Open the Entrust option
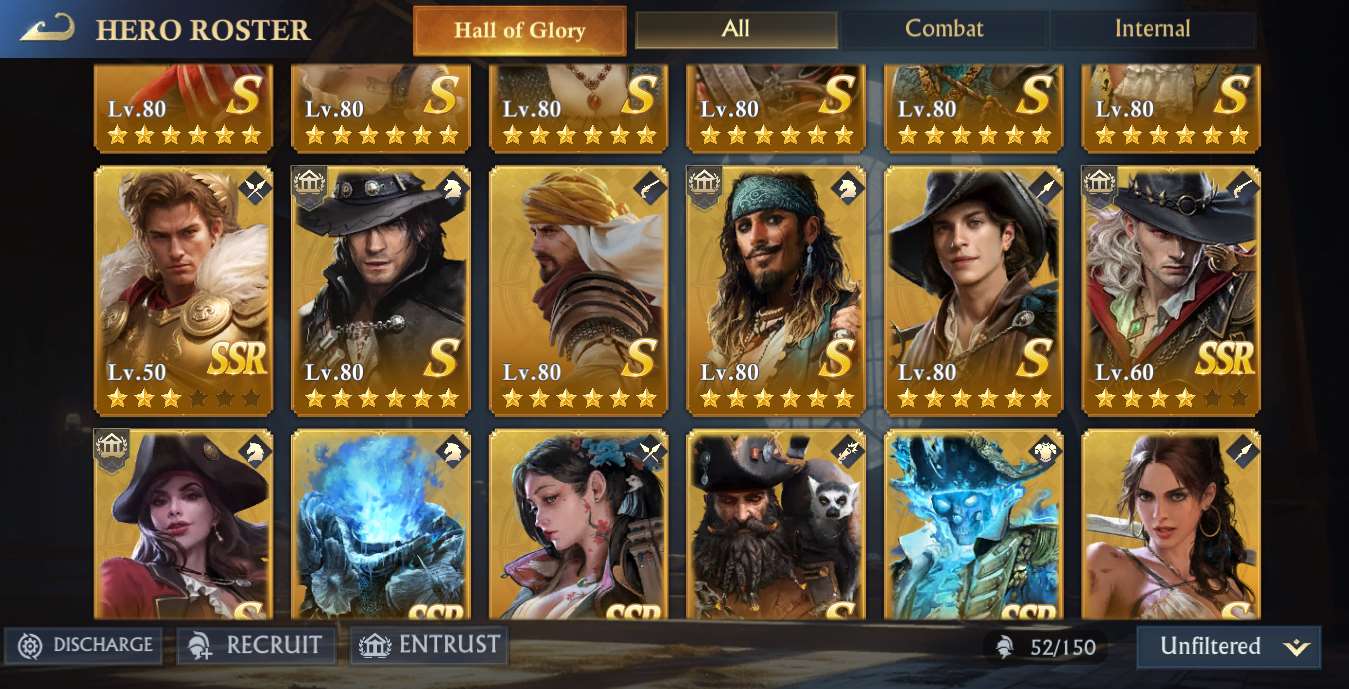 click(429, 645)
